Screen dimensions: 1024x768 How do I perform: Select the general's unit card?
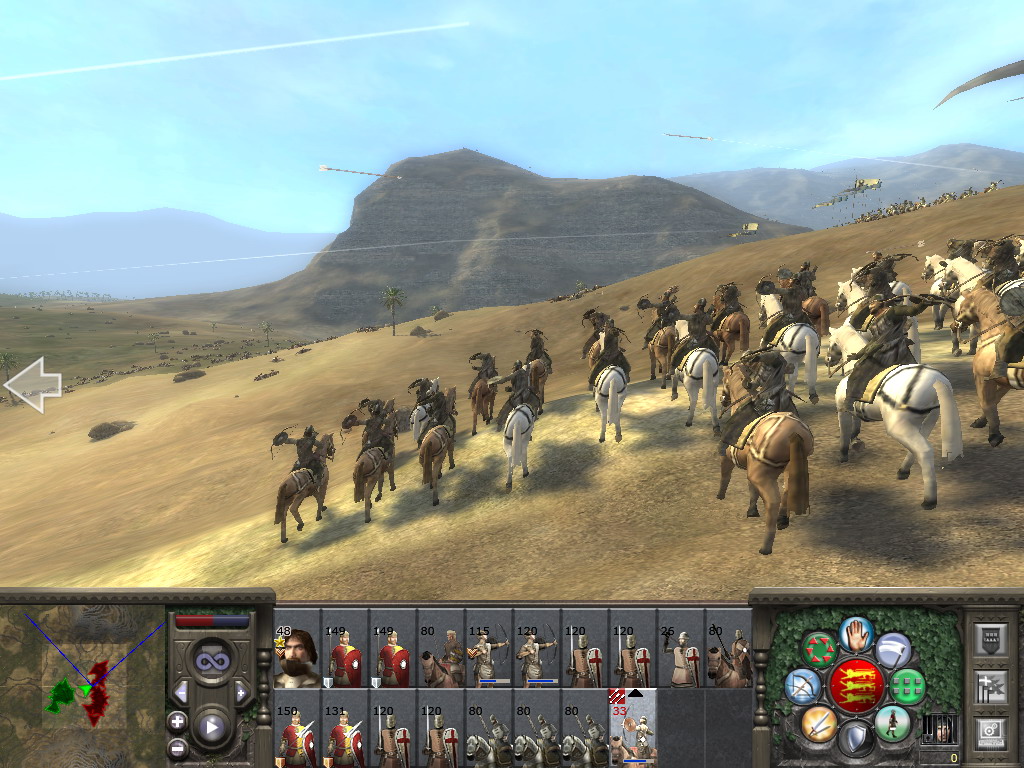click(x=297, y=648)
